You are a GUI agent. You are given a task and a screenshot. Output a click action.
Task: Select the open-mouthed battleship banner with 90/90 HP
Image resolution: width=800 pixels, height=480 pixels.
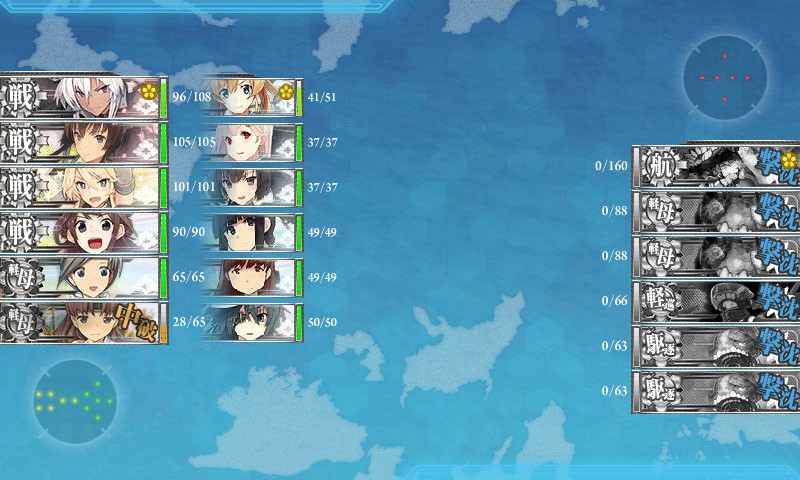[82, 232]
